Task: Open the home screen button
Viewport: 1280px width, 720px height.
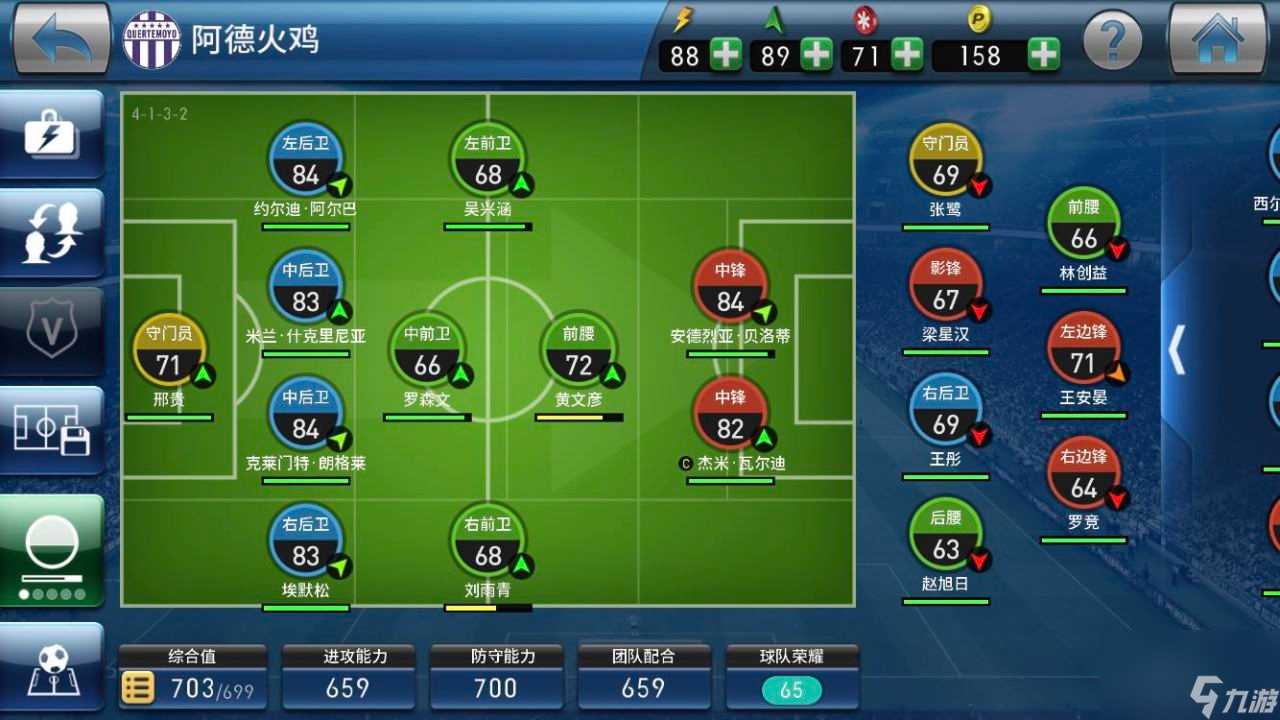Action: [1217, 38]
